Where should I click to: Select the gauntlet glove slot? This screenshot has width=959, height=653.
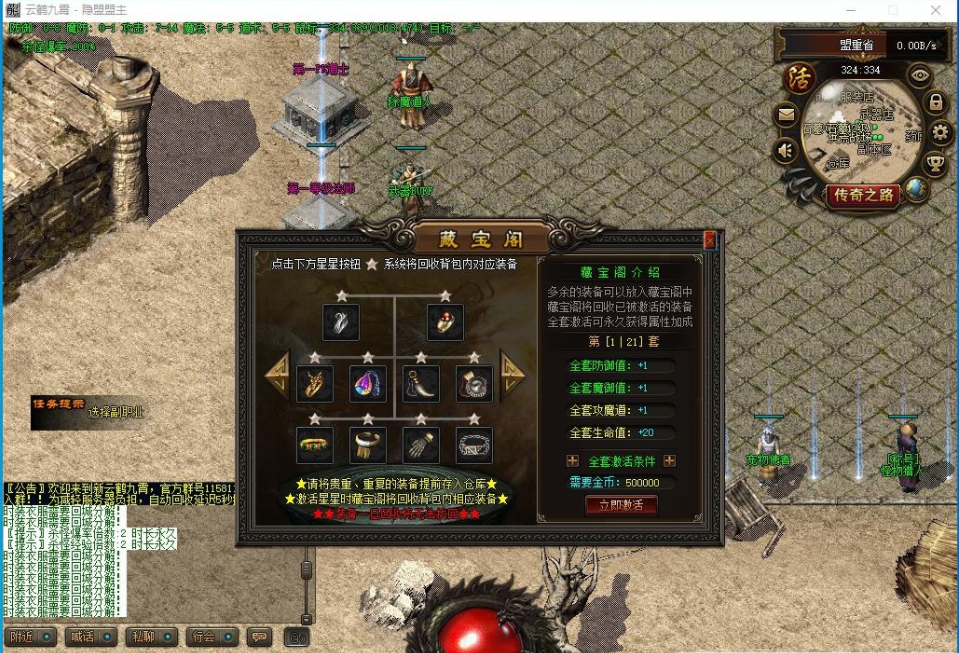click(421, 445)
